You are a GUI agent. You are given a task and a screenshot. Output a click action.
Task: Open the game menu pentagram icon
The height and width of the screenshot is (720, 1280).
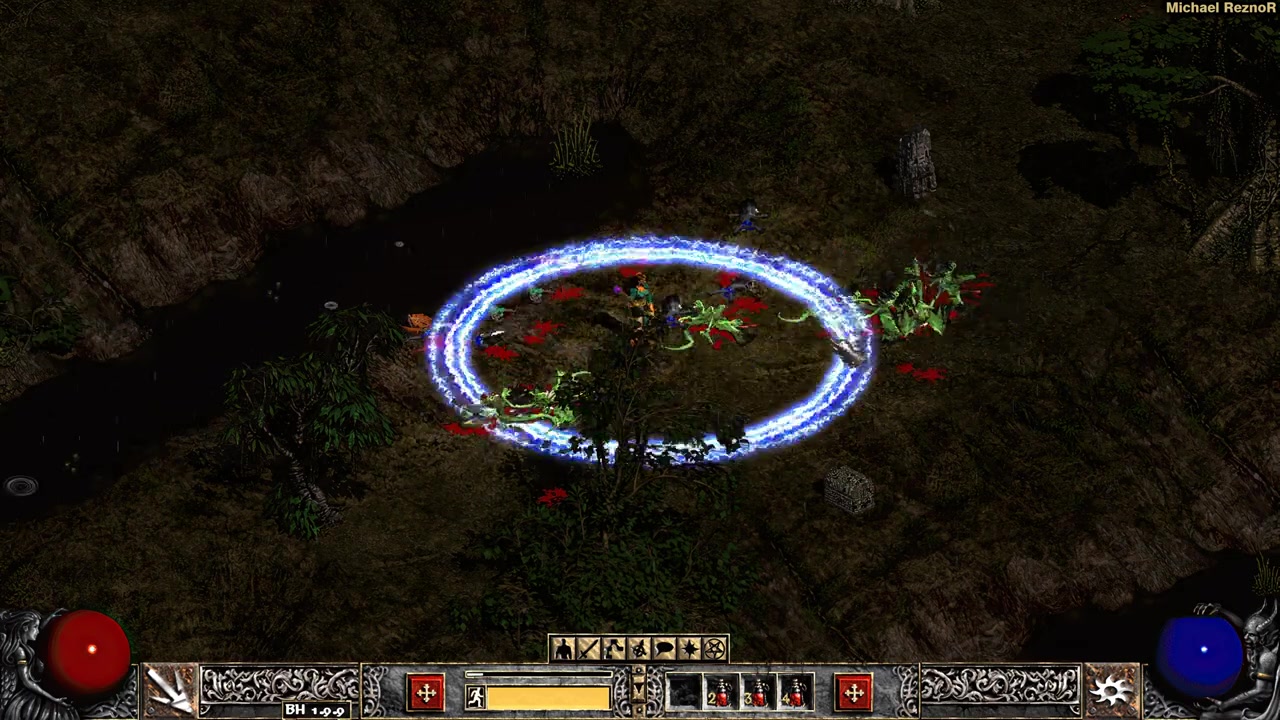click(x=715, y=650)
